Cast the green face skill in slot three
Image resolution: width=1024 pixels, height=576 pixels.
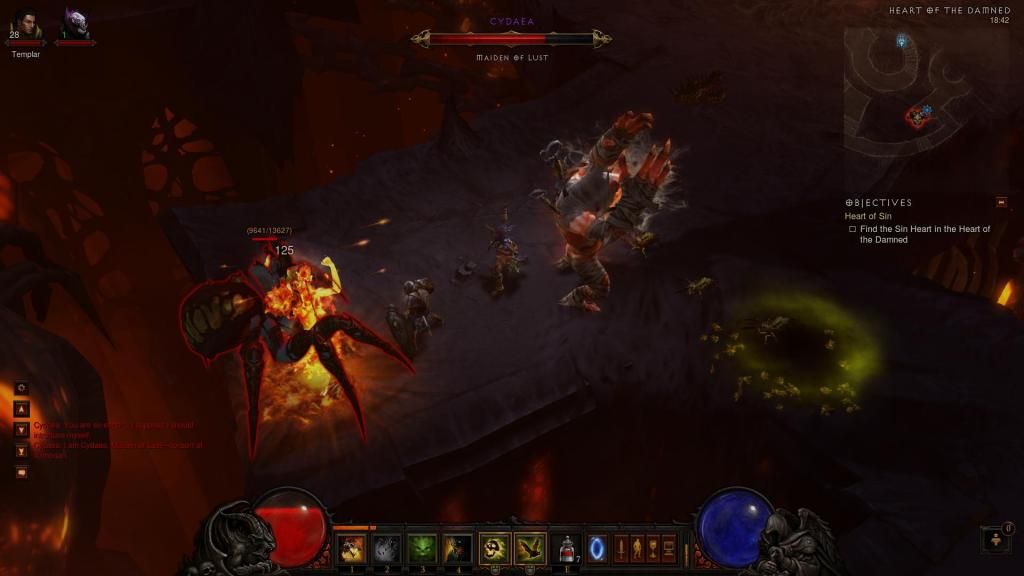(421, 548)
